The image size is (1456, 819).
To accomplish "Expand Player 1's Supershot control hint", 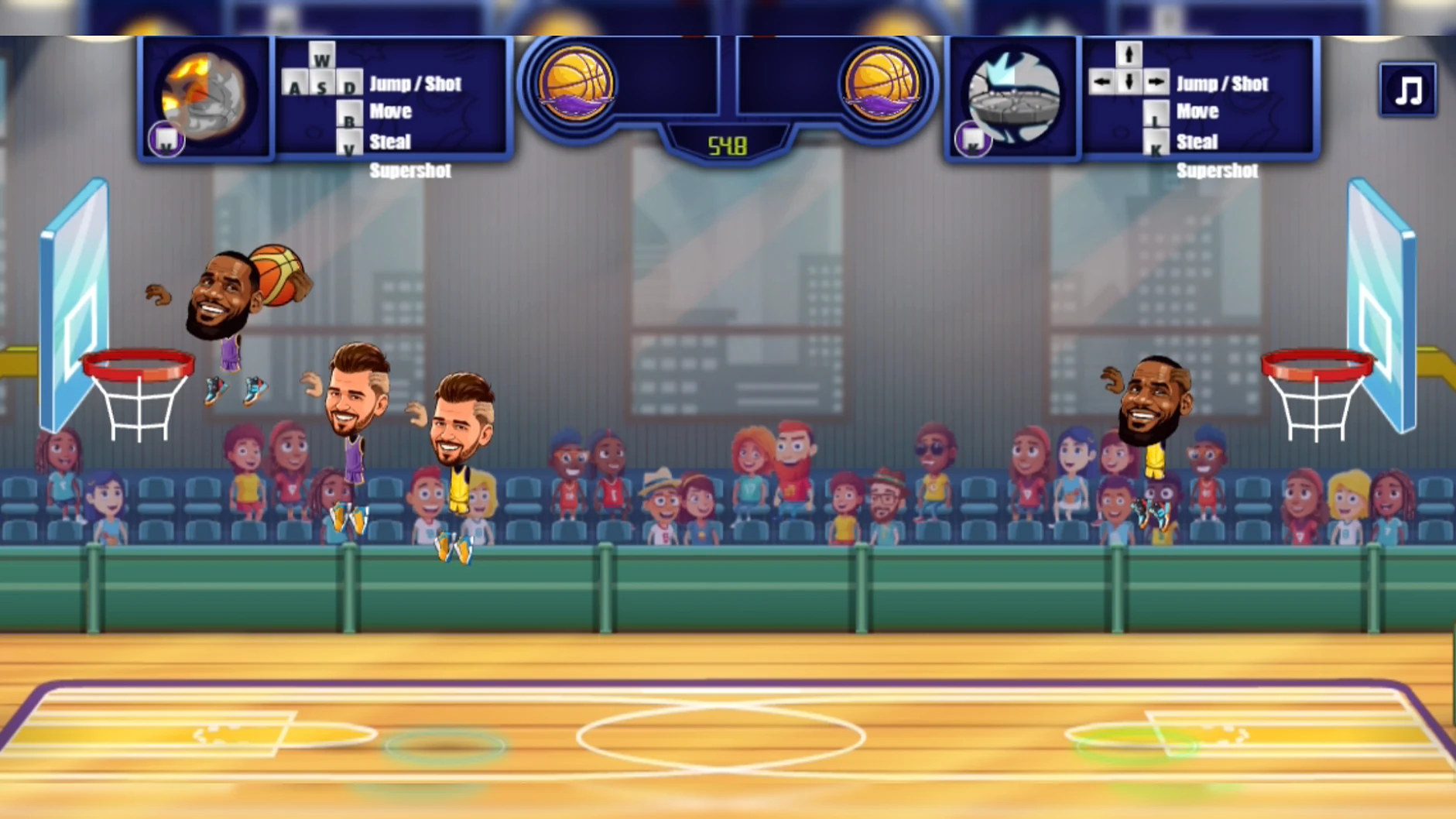I will [x=411, y=170].
